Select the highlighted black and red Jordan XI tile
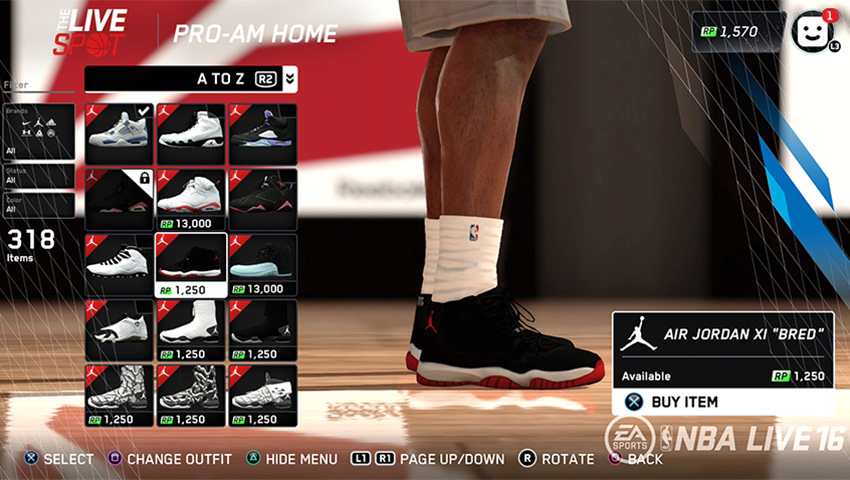 click(x=191, y=264)
